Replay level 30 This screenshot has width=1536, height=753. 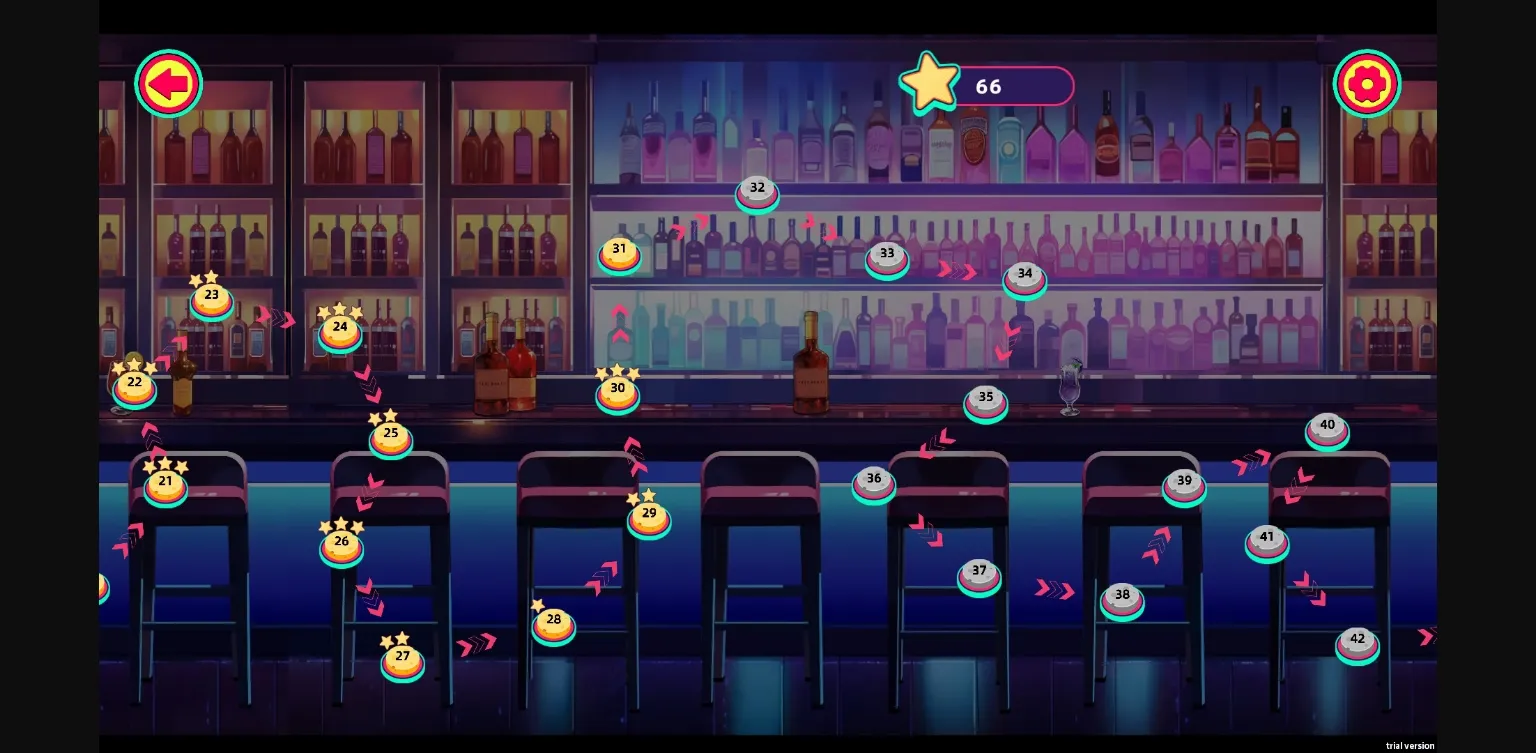click(x=618, y=392)
